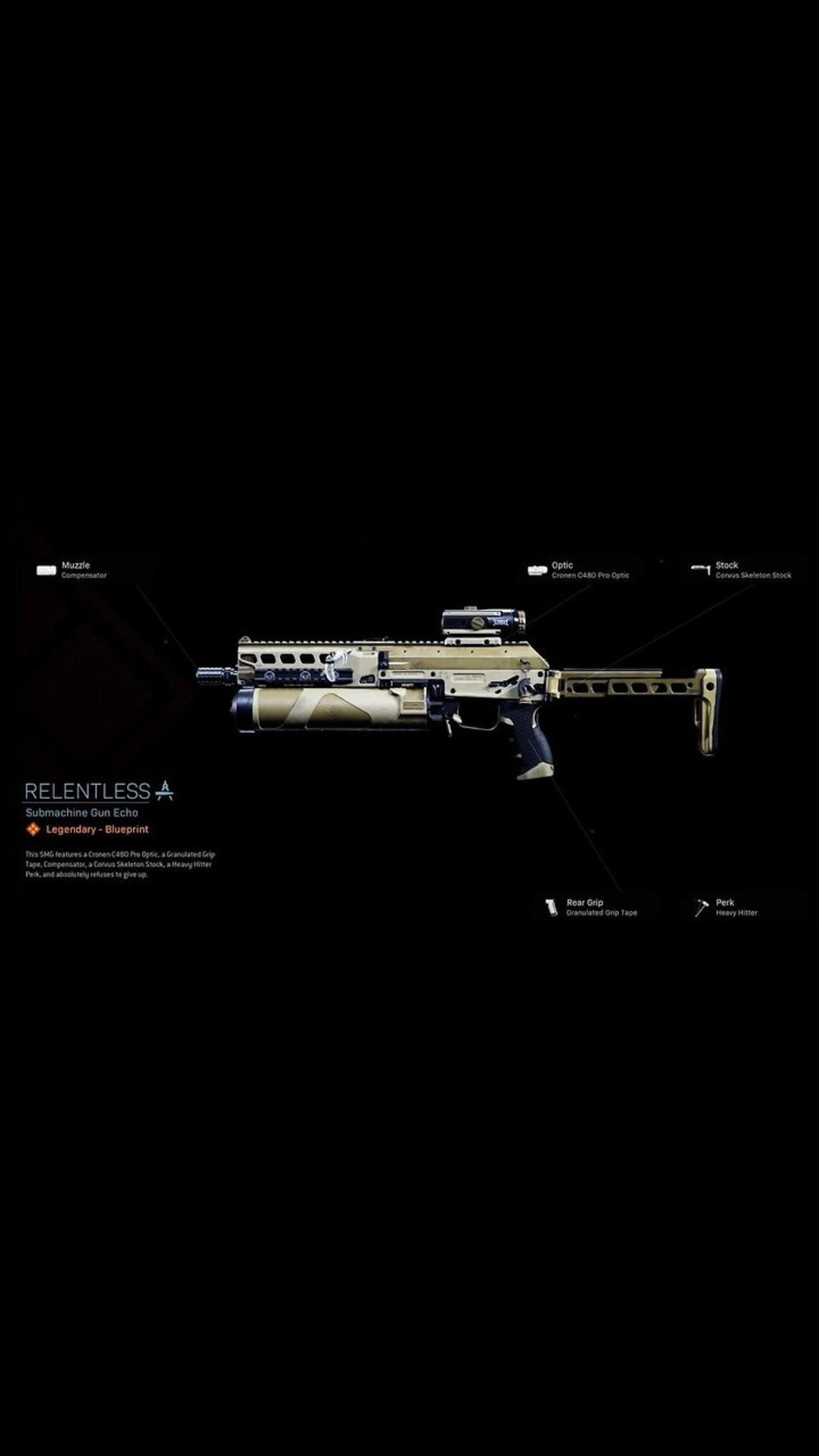This screenshot has width=819, height=1456.
Task: Open the Muzzle attachment label
Action: tap(76, 565)
